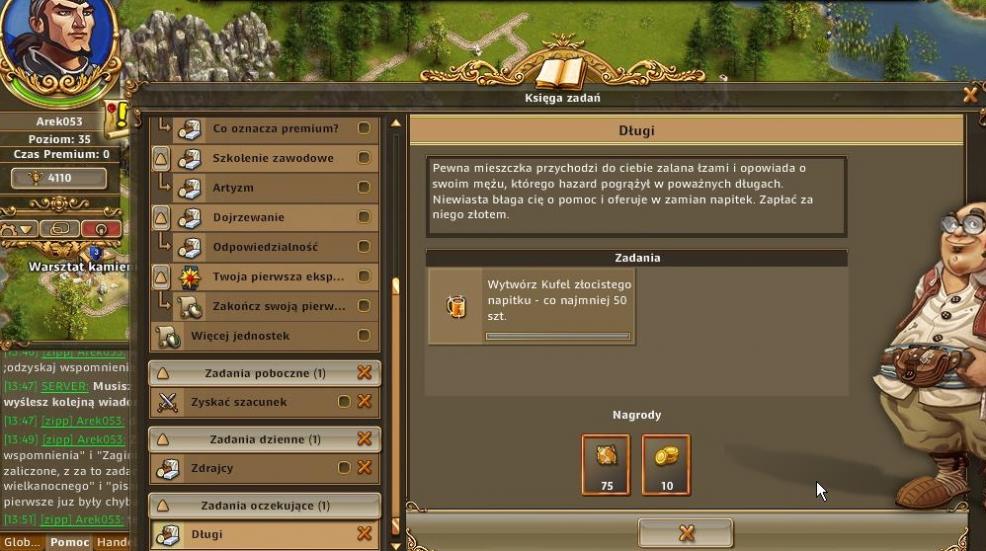
Task: Switch to the Pomoc chat tab
Action: coord(68,543)
